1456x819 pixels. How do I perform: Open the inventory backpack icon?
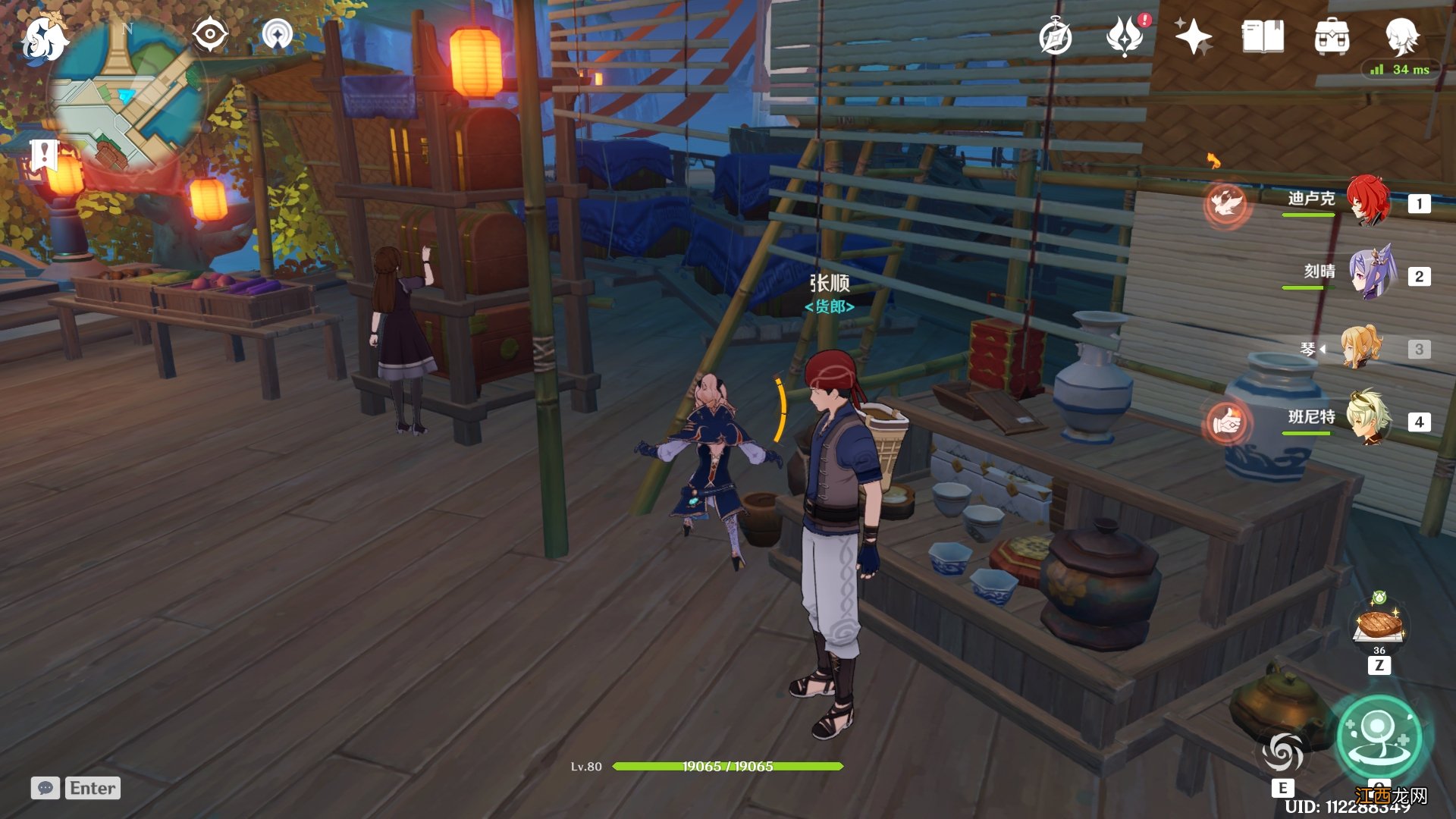click(x=1332, y=36)
